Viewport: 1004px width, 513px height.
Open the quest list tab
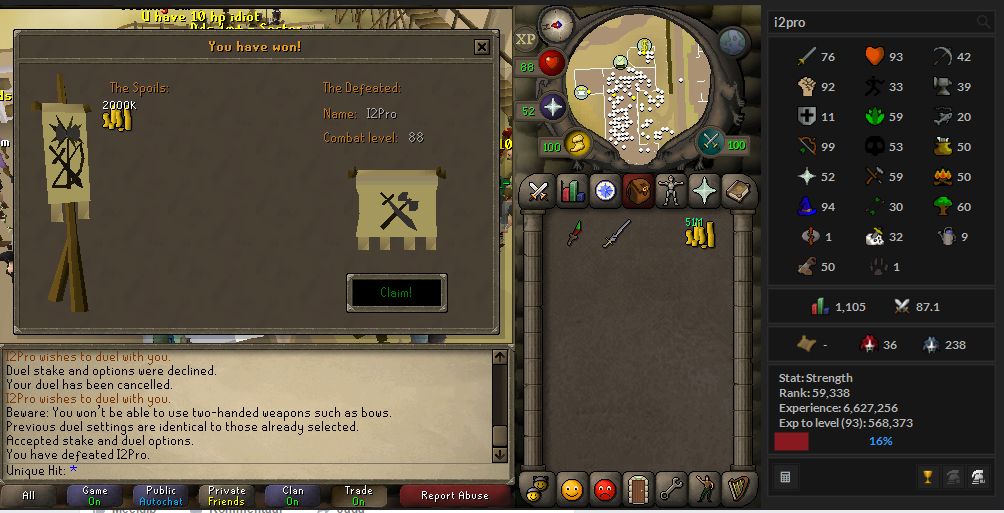[605, 190]
